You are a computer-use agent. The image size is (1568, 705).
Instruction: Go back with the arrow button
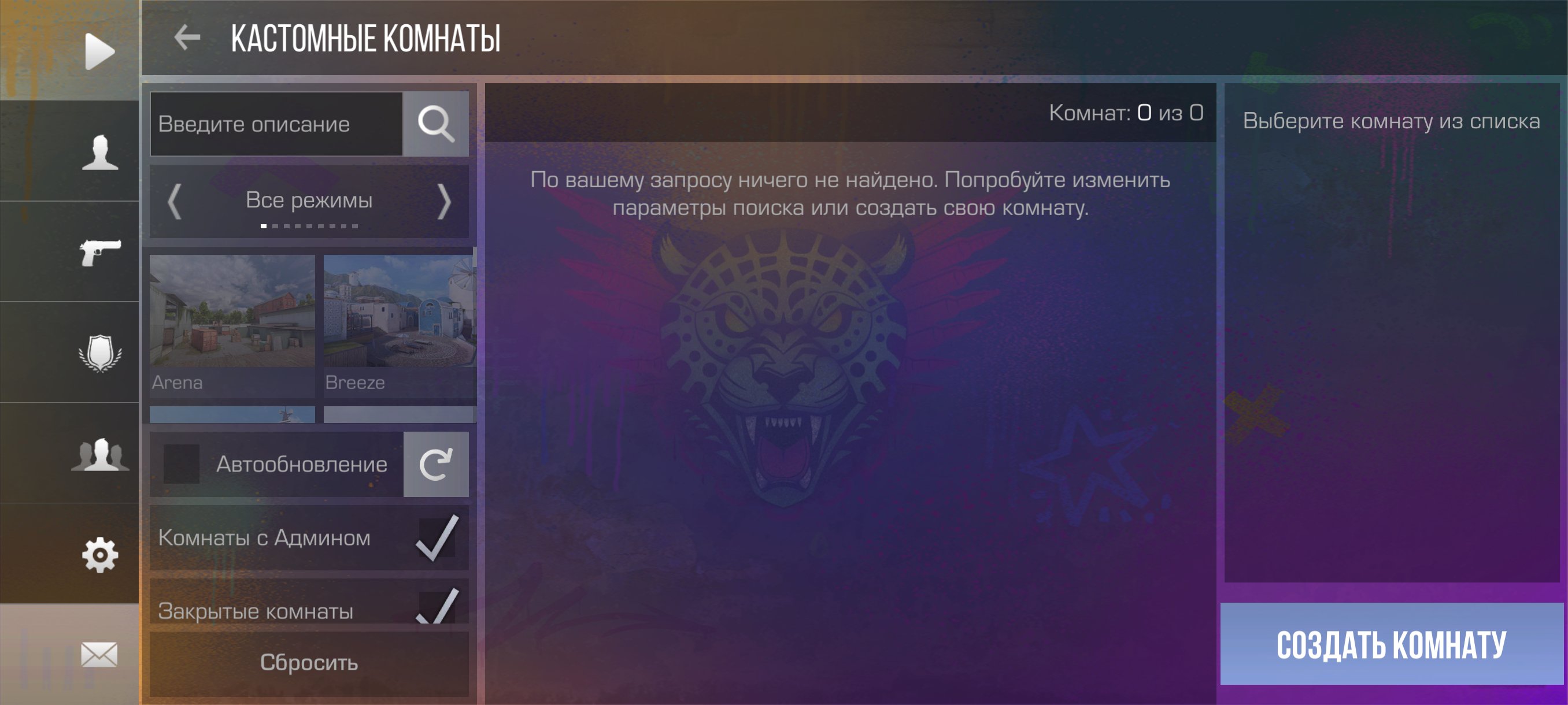187,38
